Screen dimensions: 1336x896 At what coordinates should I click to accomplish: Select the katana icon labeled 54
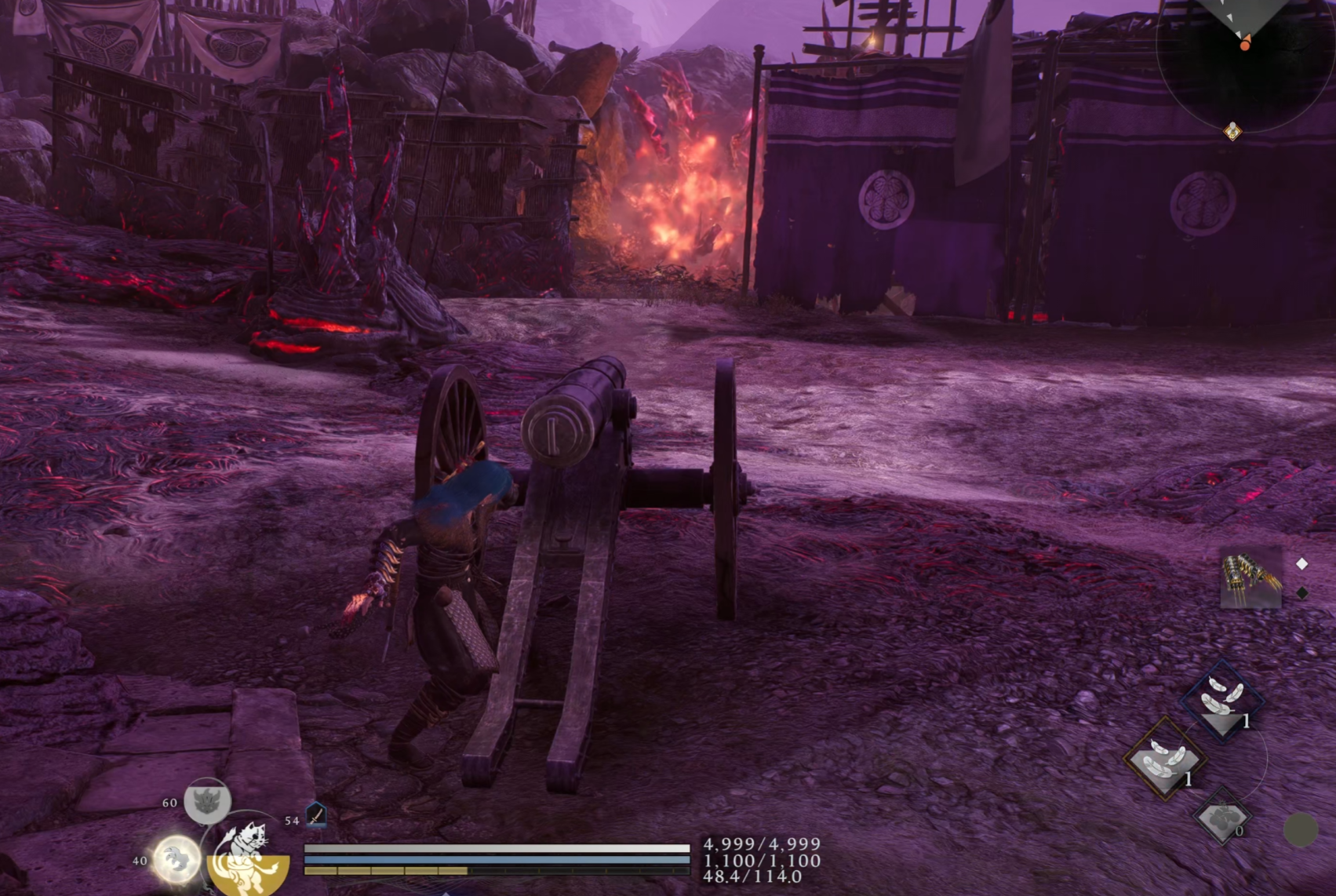pos(316,816)
